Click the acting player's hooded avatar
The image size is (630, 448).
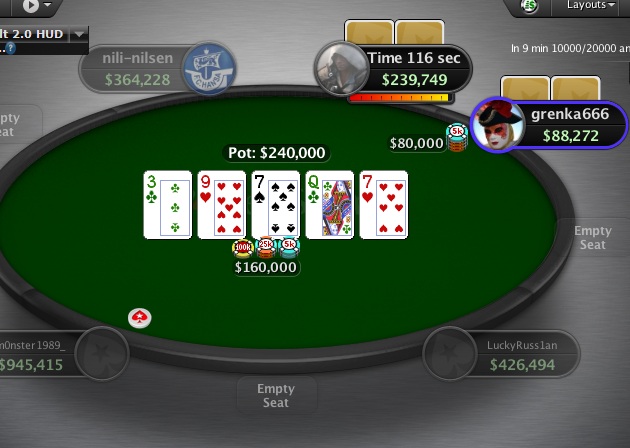pos(338,68)
